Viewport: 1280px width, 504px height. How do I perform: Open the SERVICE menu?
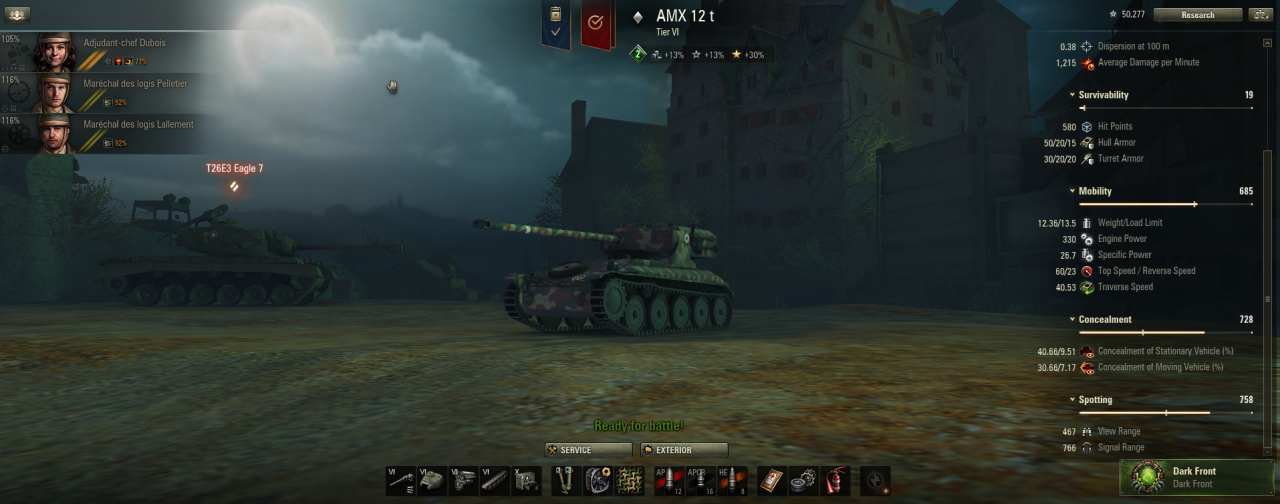(589, 450)
